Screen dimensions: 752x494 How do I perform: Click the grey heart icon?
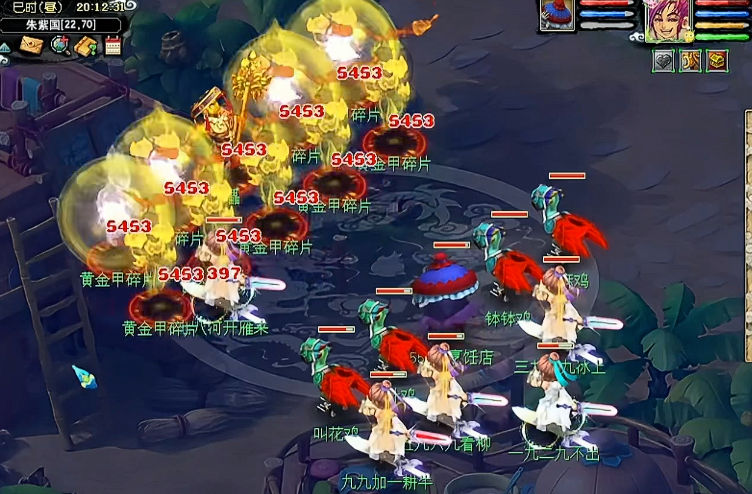(663, 61)
